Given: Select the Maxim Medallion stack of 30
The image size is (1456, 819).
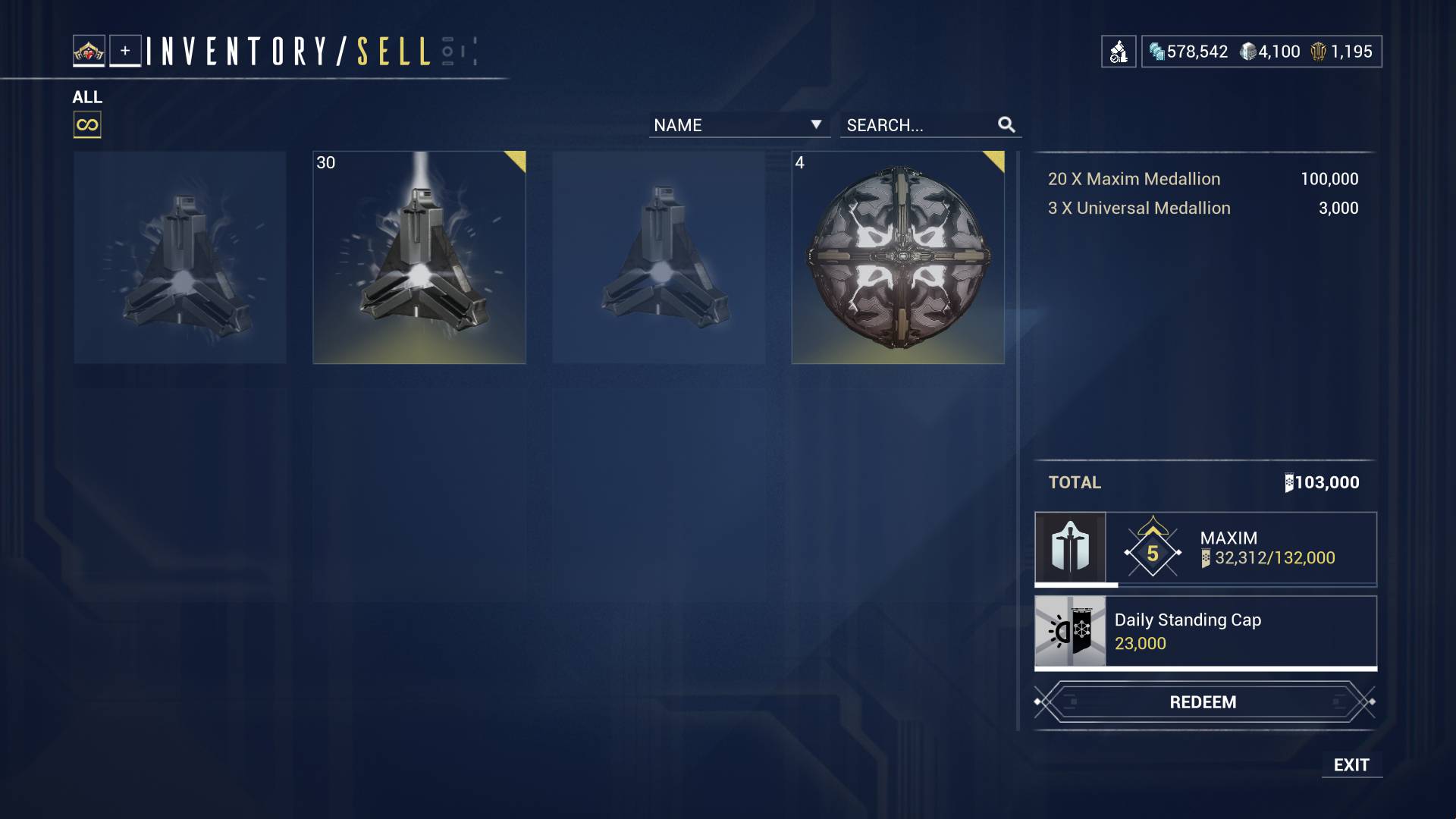Looking at the screenshot, I should [419, 258].
